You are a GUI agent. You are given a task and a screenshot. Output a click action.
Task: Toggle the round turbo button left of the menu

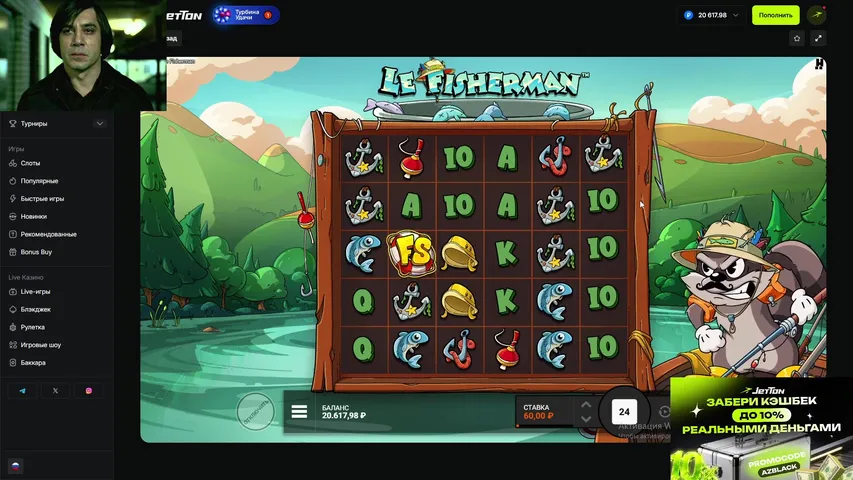click(x=255, y=411)
